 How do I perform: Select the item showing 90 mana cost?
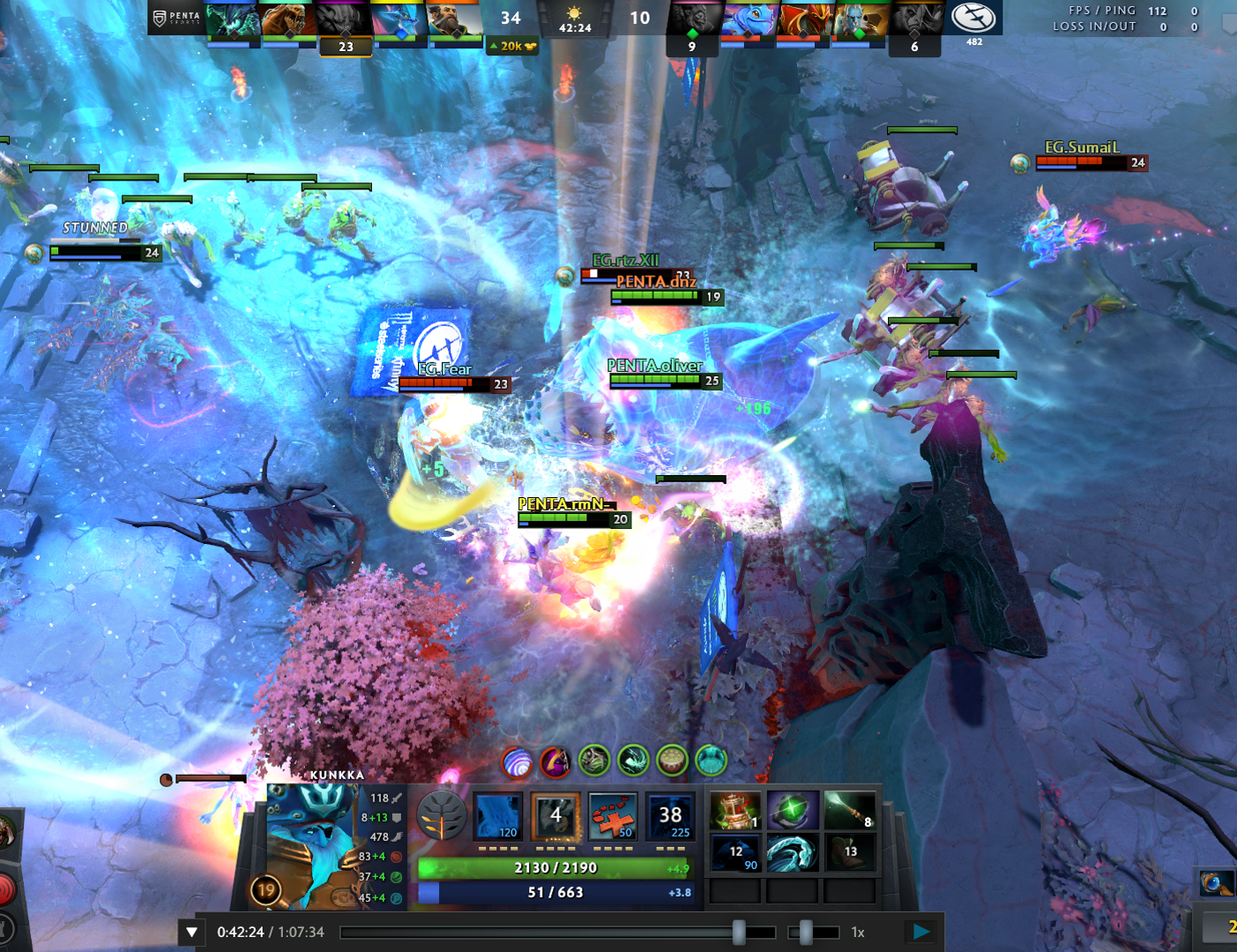click(x=734, y=852)
